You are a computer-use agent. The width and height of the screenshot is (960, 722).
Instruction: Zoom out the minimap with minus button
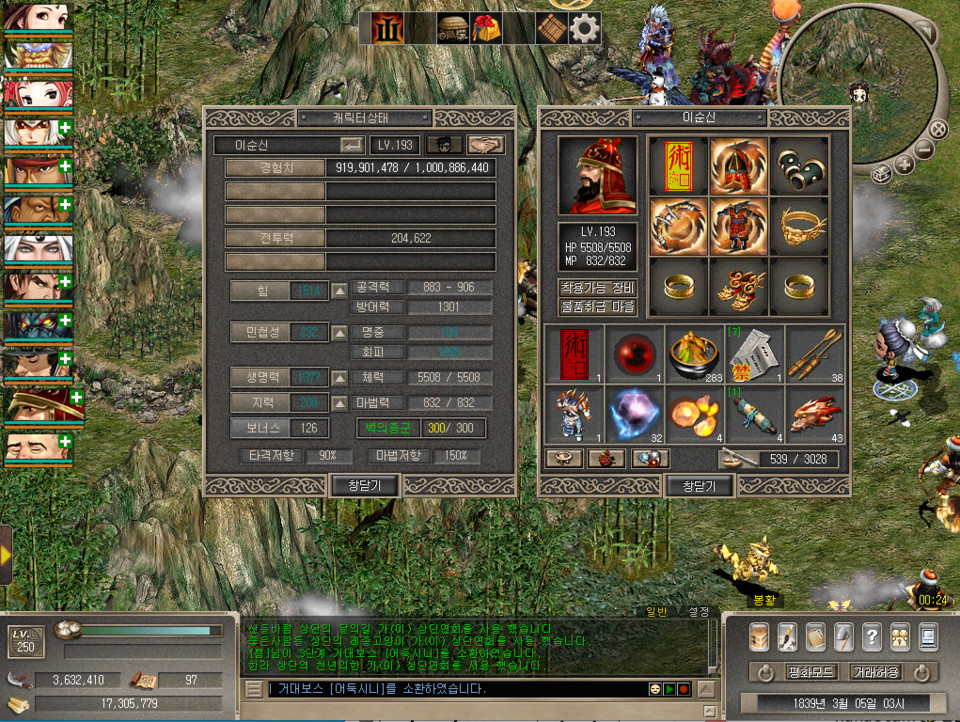point(925,150)
